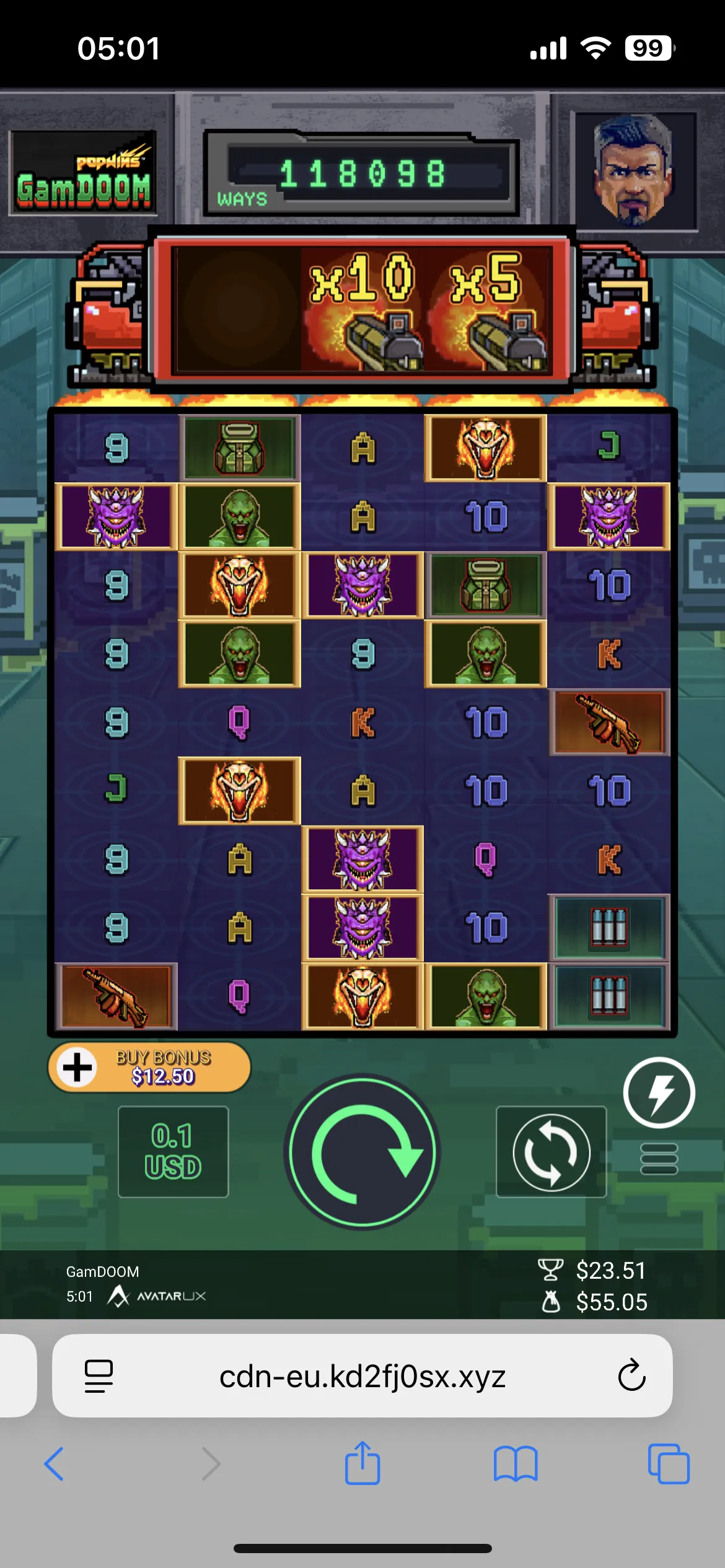Tap the browser share button
This screenshot has height=1568, width=725.
pyautogui.click(x=362, y=1463)
